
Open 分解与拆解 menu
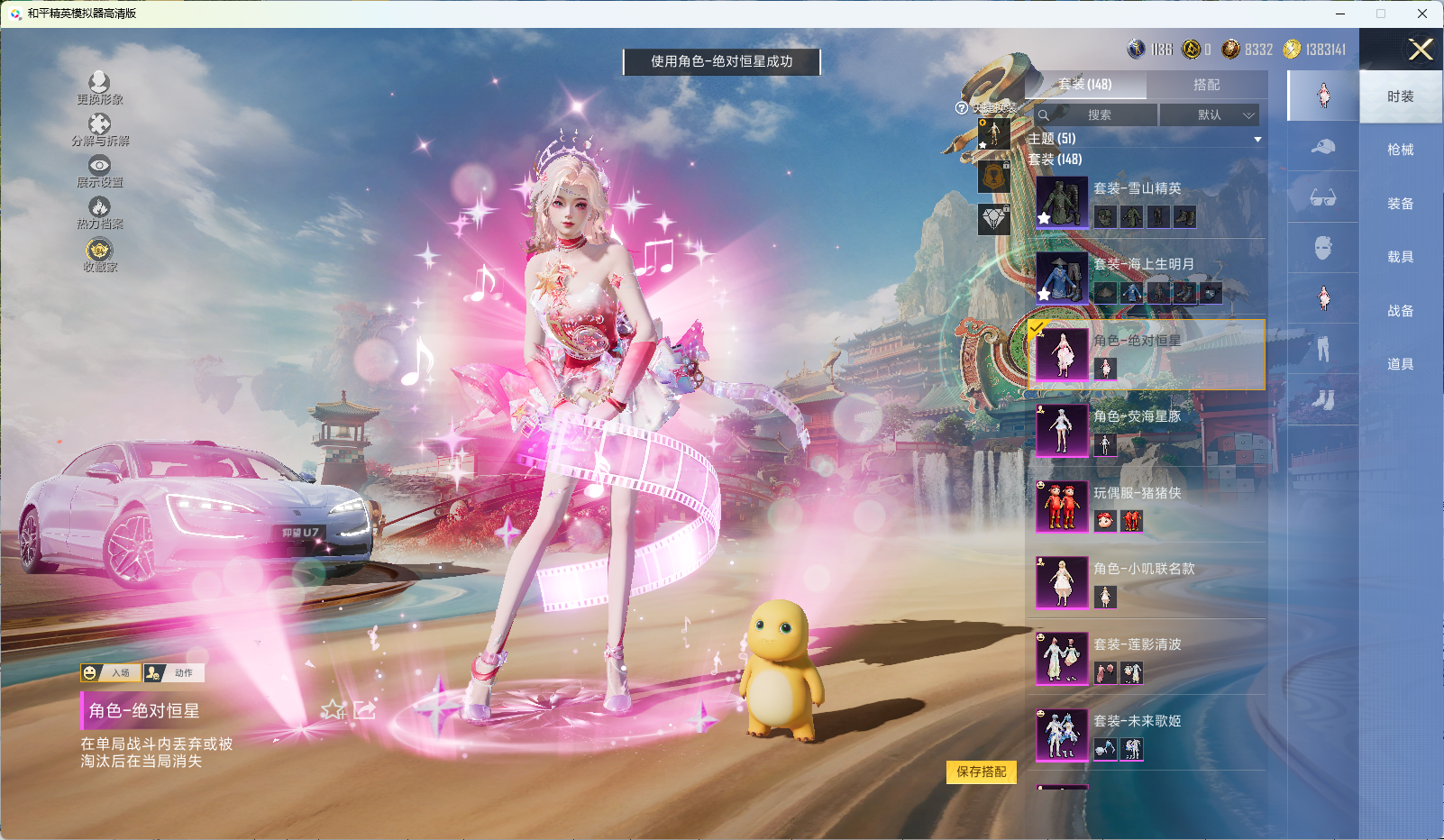pyautogui.click(x=100, y=130)
